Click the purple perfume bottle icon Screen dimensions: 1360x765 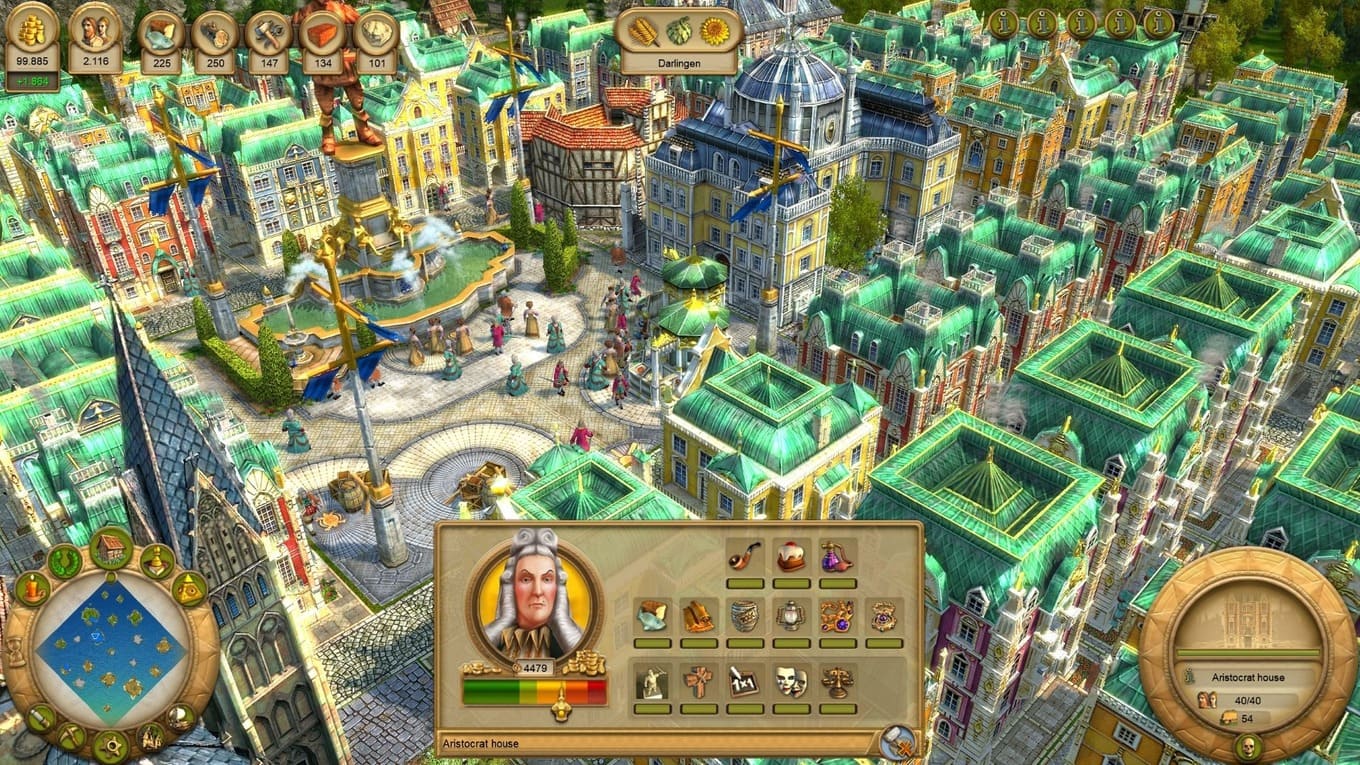tap(837, 557)
